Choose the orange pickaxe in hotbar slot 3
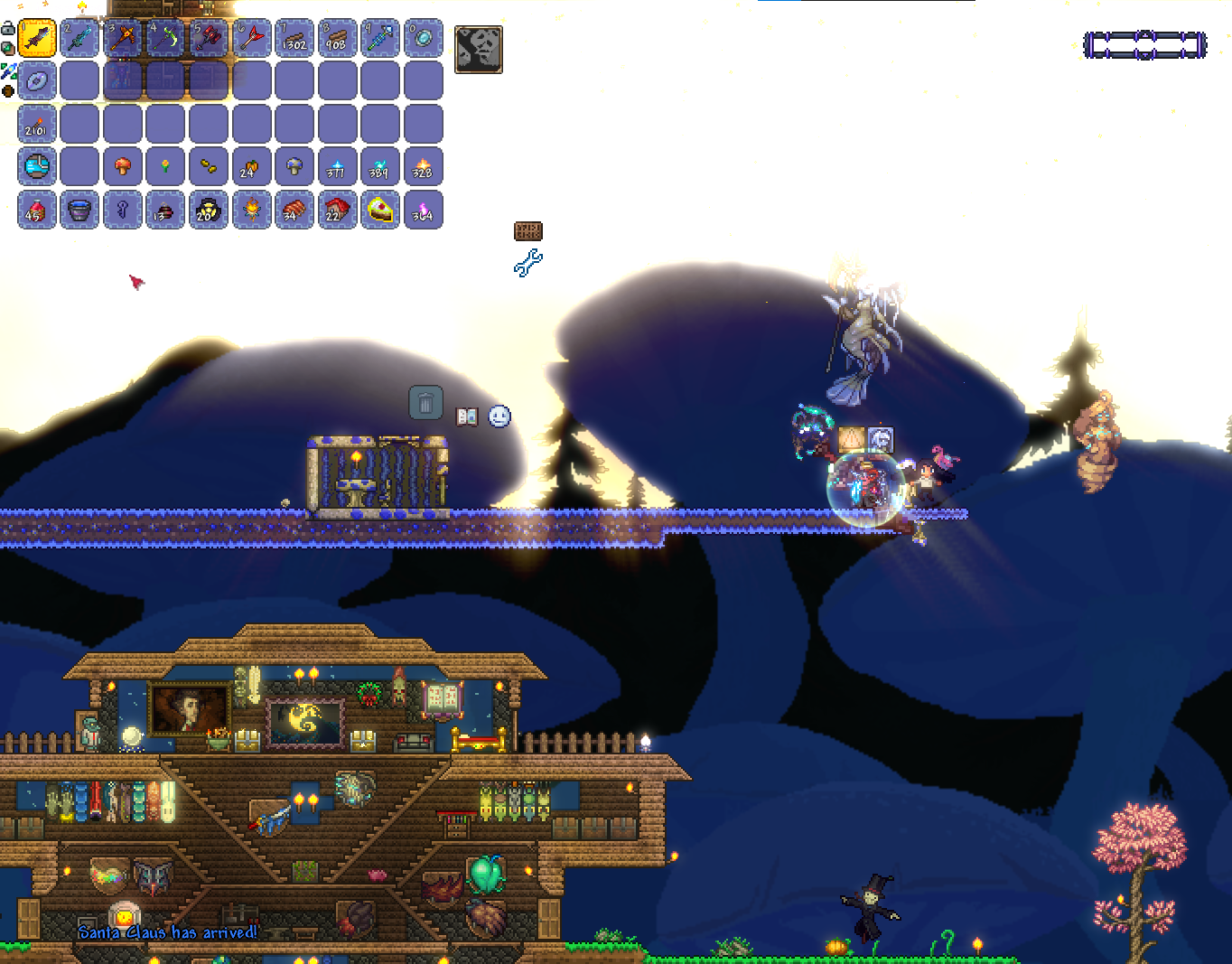1232x964 pixels. [123, 39]
